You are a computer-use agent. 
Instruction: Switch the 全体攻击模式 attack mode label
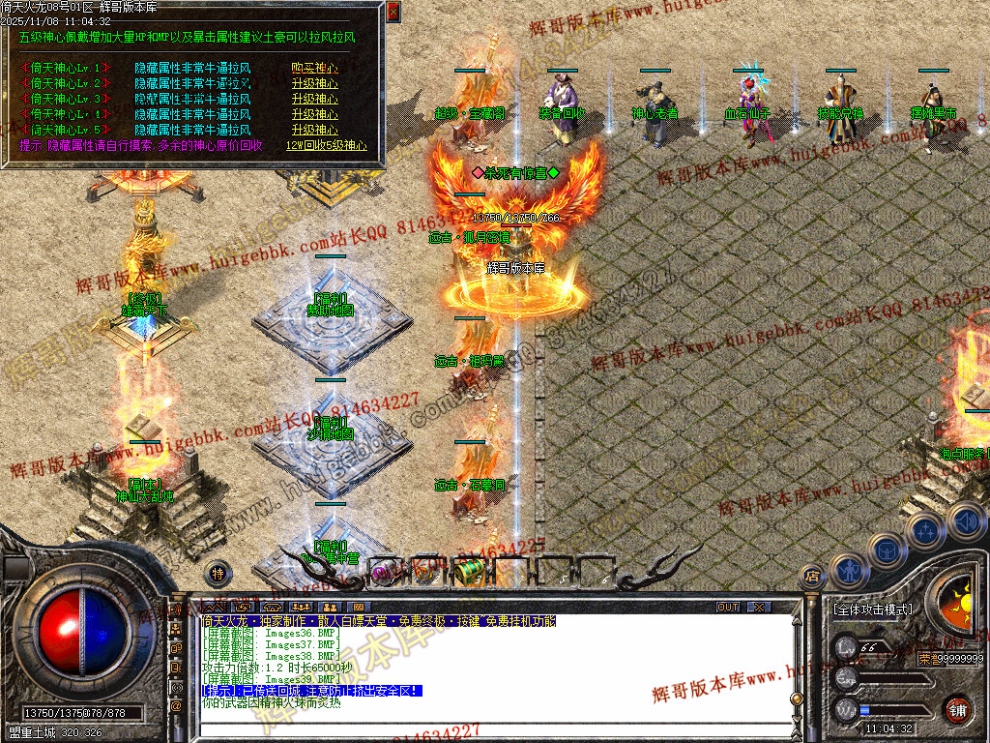[x=873, y=608]
